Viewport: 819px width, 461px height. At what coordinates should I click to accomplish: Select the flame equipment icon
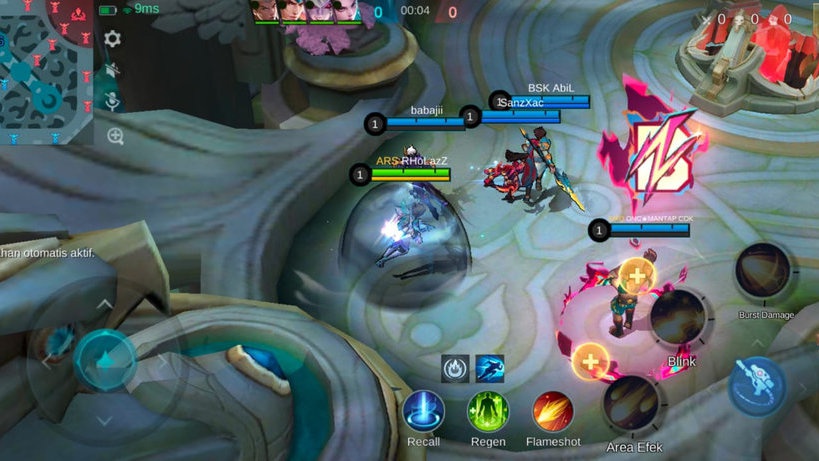456,368
